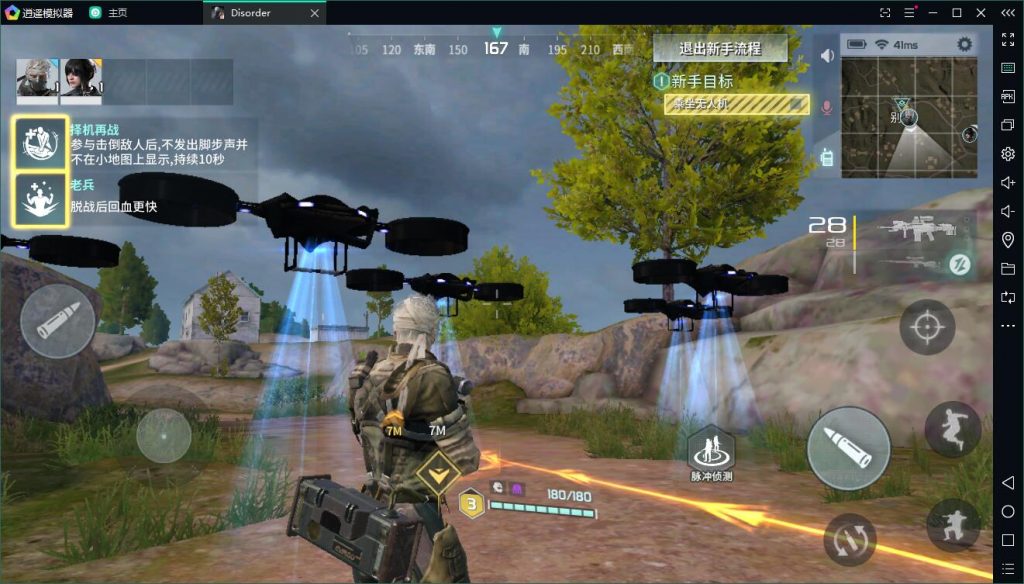Close the Disorder emulator tab

pos(315,13)
